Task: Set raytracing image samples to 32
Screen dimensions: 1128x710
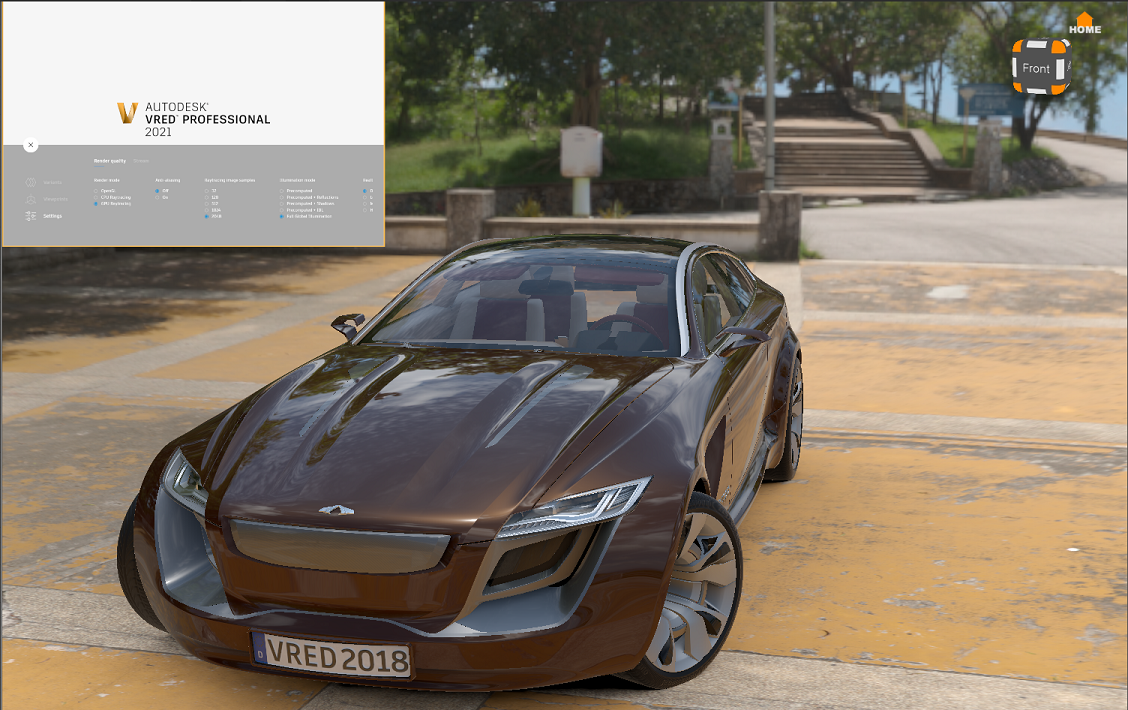Action: pos(206,191)
